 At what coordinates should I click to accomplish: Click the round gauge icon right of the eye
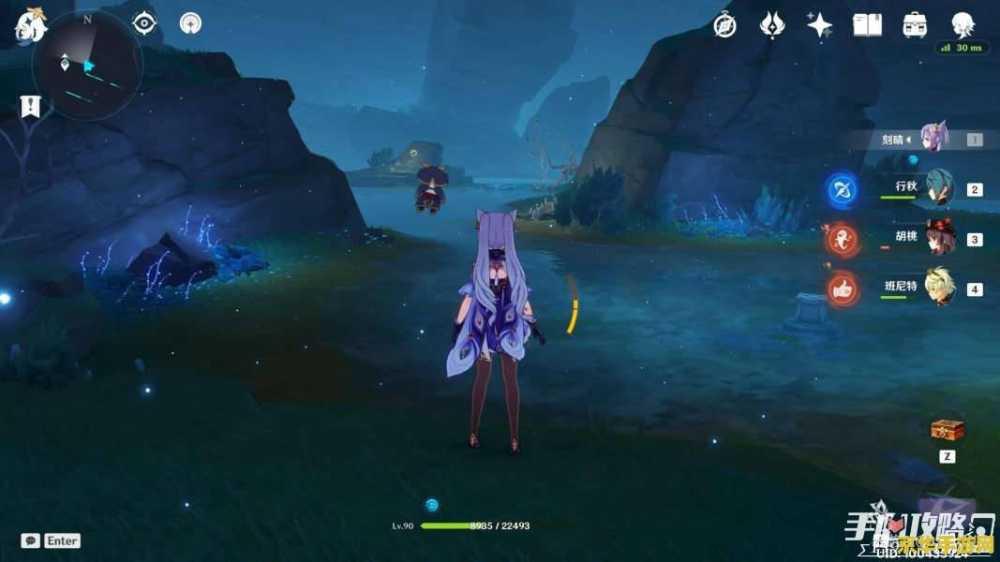(x=190, y=23)
